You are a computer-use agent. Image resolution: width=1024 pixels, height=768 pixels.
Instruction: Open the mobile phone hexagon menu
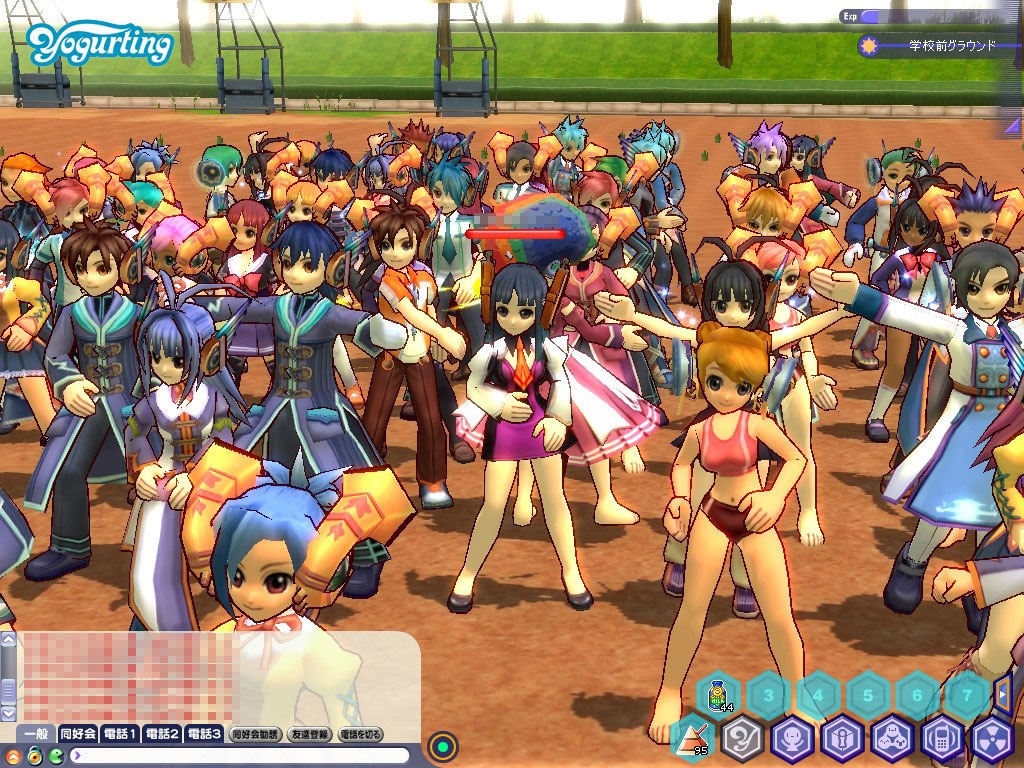(x=942, y=739)
